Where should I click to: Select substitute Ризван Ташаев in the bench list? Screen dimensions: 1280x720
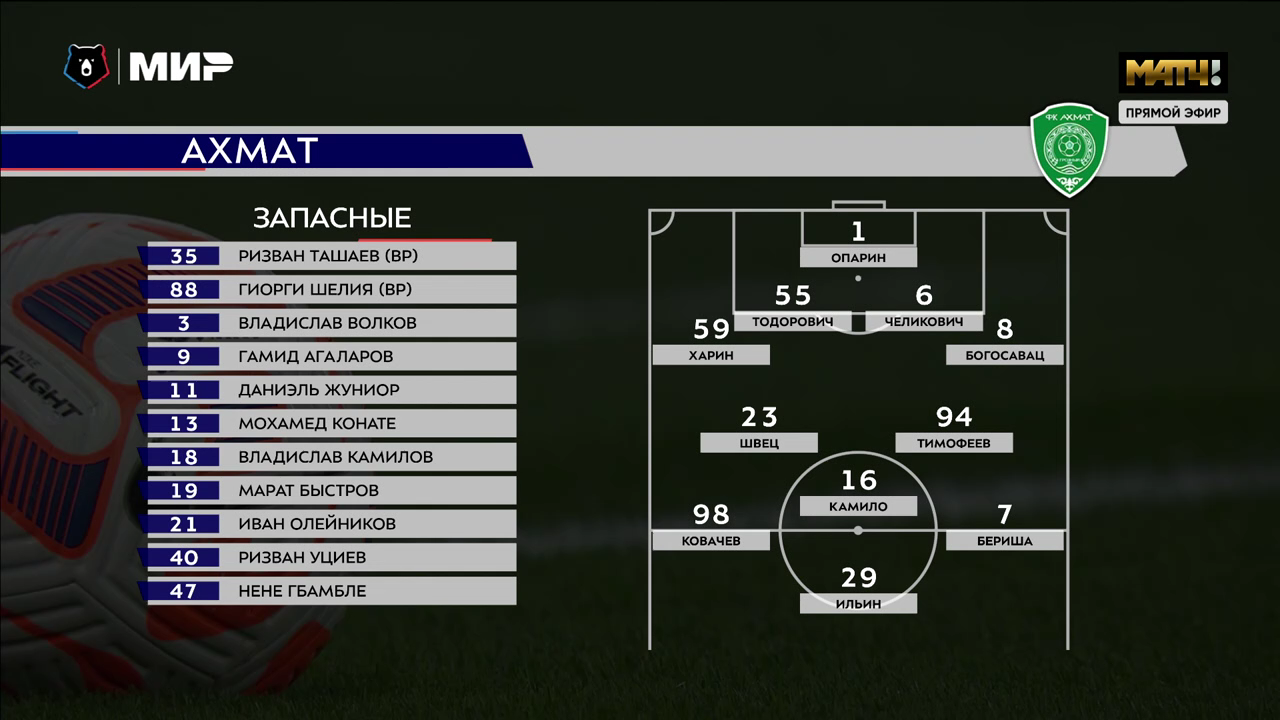point(330,256)
